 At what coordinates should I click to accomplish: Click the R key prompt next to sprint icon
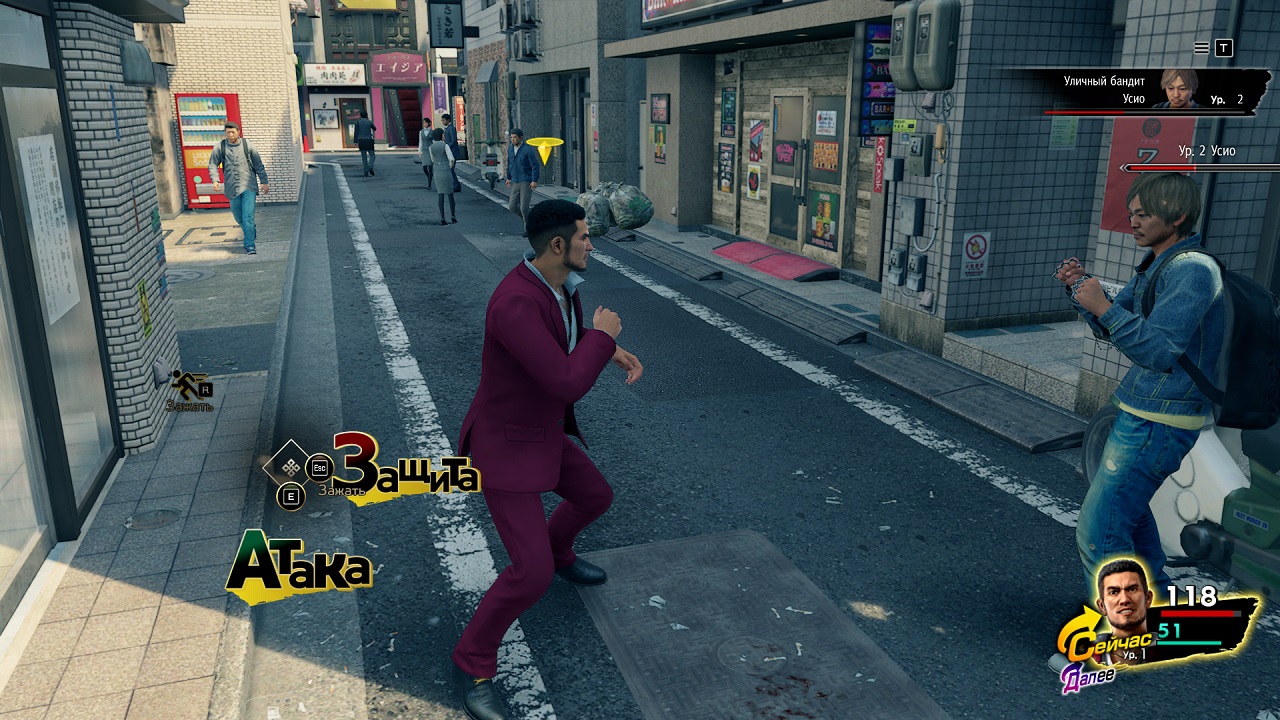[x=206, y=390]
